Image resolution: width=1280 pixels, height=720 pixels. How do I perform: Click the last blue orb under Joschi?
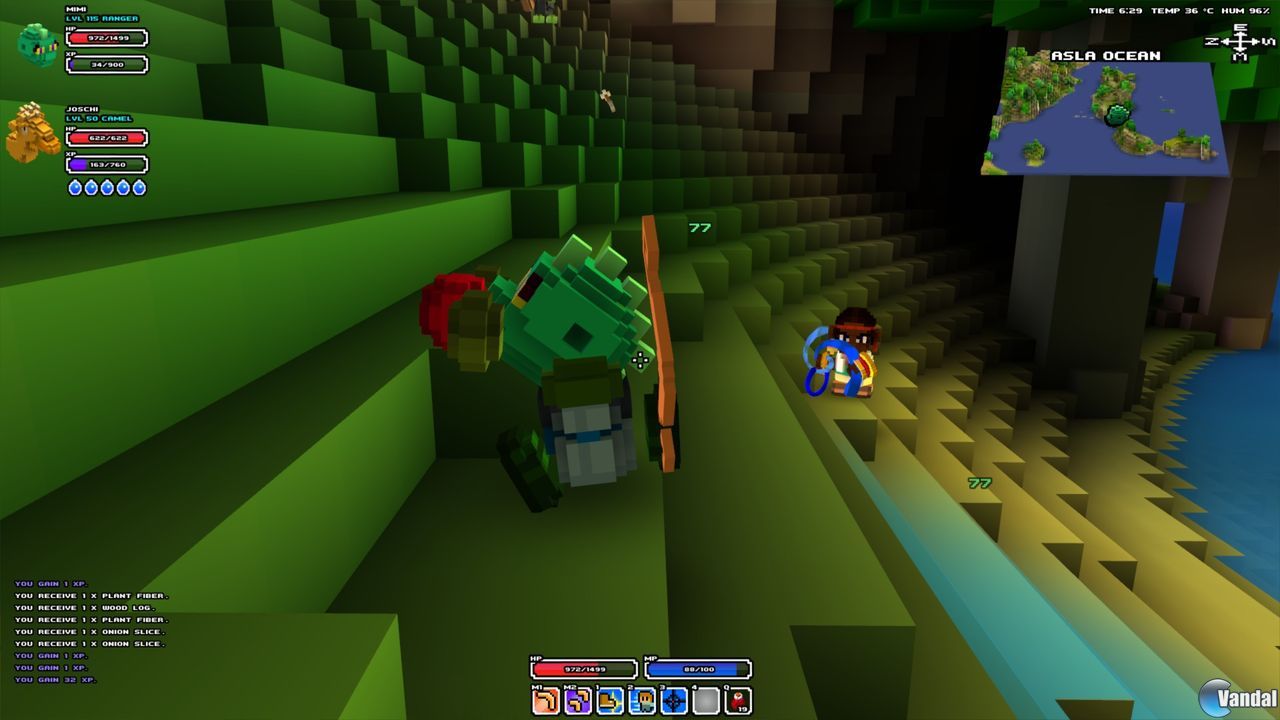(x=137, y=186)
